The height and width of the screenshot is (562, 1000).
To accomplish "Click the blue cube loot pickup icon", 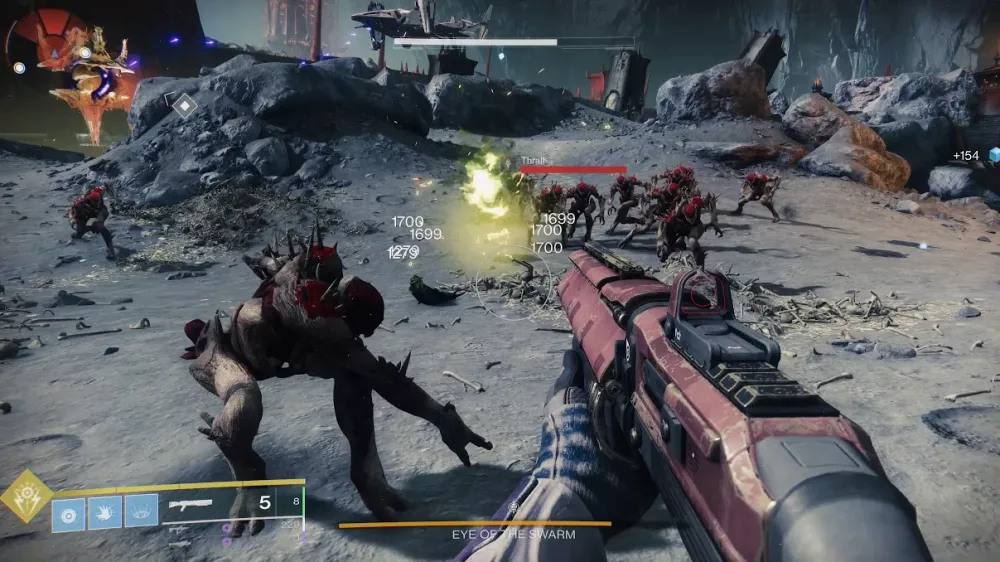I will click(993, 155).
